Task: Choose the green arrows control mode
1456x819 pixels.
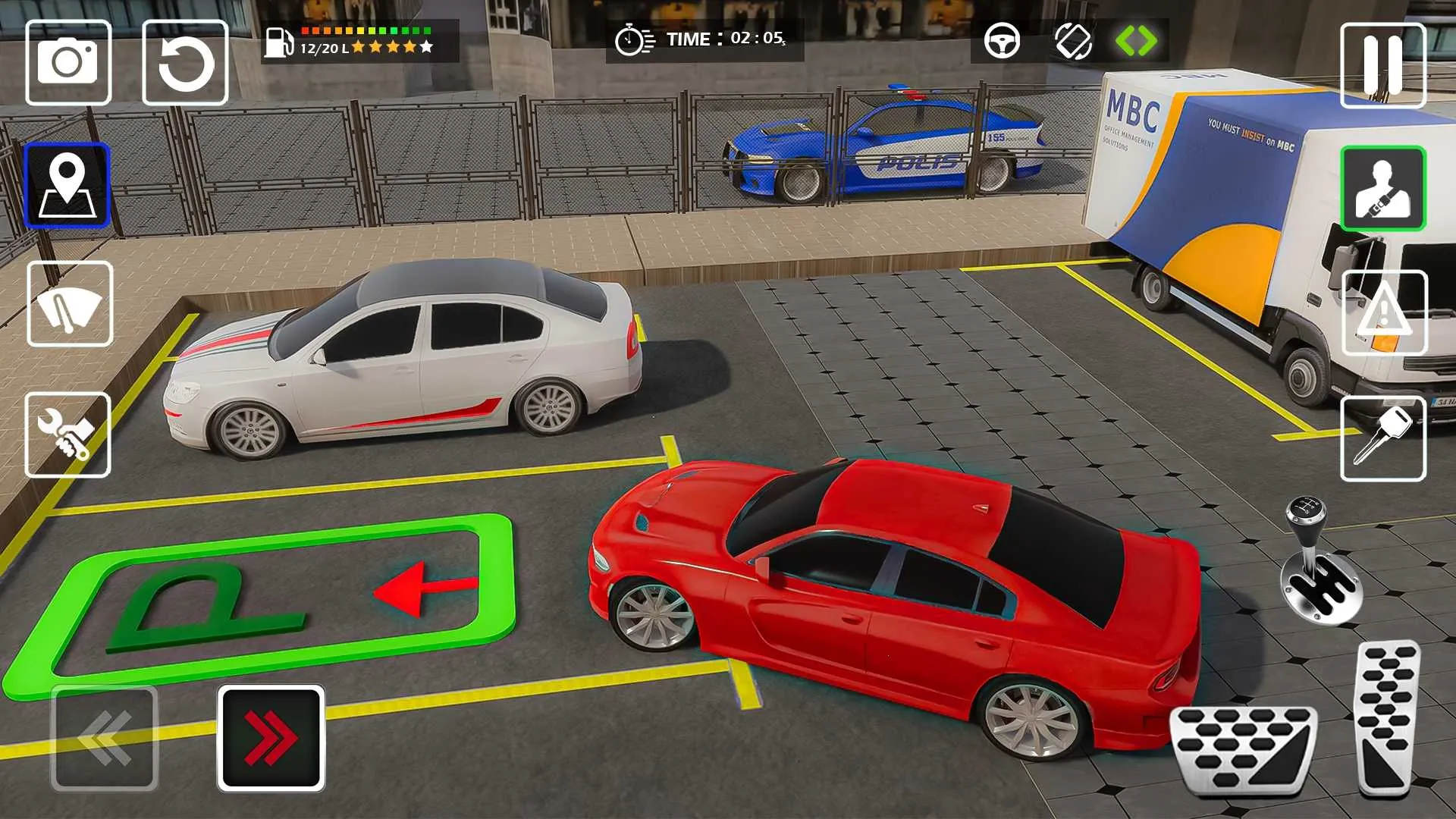Action: (x=1136, y=41)
